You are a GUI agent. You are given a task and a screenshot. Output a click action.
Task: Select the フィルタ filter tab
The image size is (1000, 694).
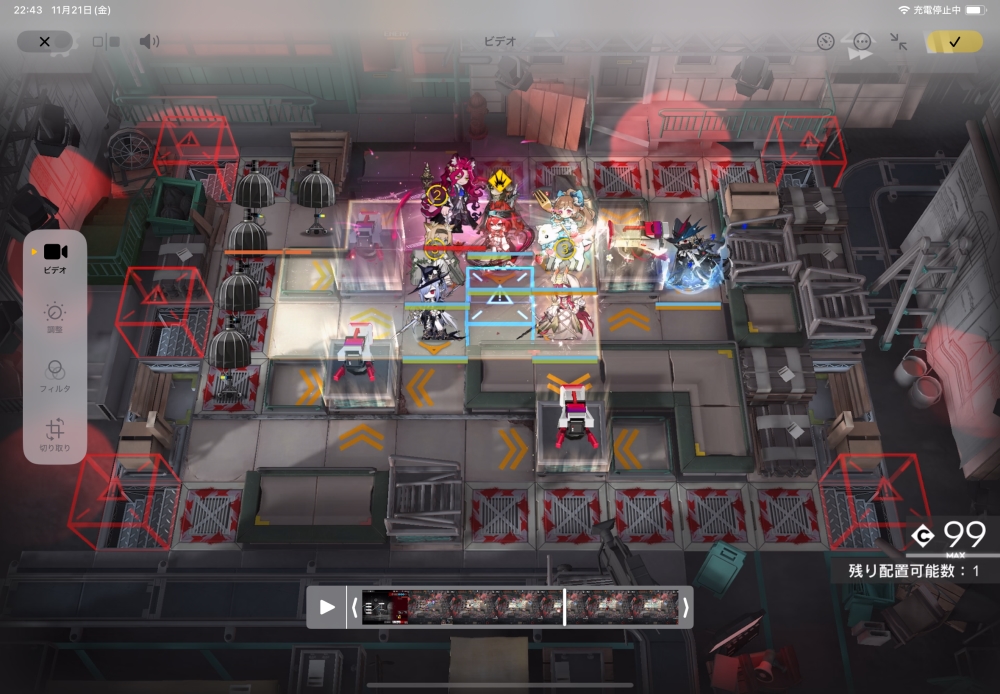click(55, 376)
